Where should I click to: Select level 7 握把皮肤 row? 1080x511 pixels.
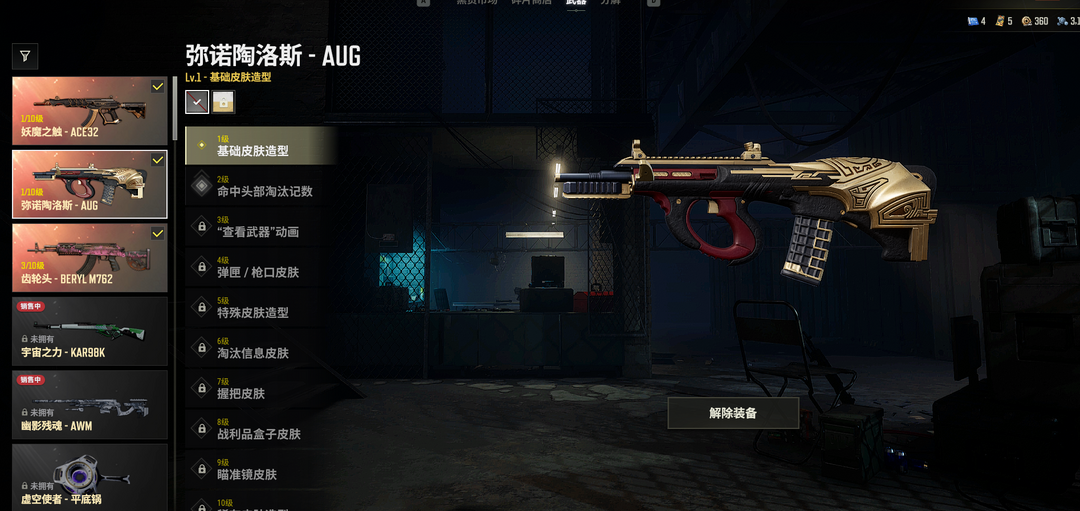[260, 389]
